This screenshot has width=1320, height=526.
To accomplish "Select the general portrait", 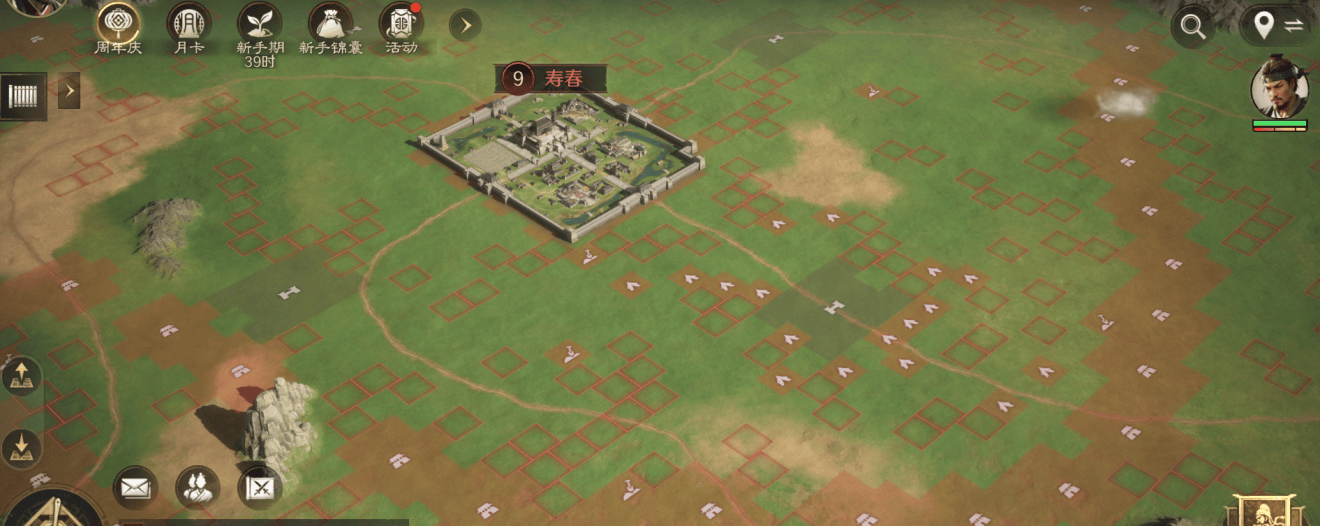I will (1279, 88).
